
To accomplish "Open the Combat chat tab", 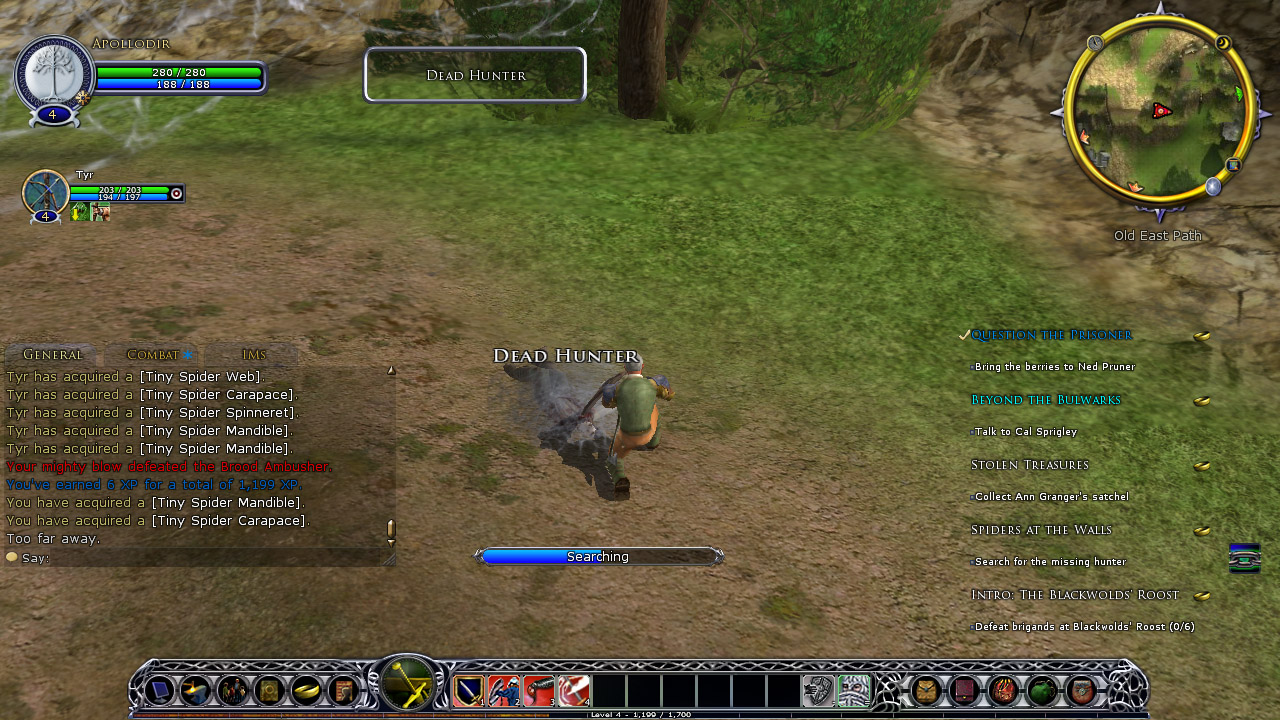I will [x=153, y=355].
